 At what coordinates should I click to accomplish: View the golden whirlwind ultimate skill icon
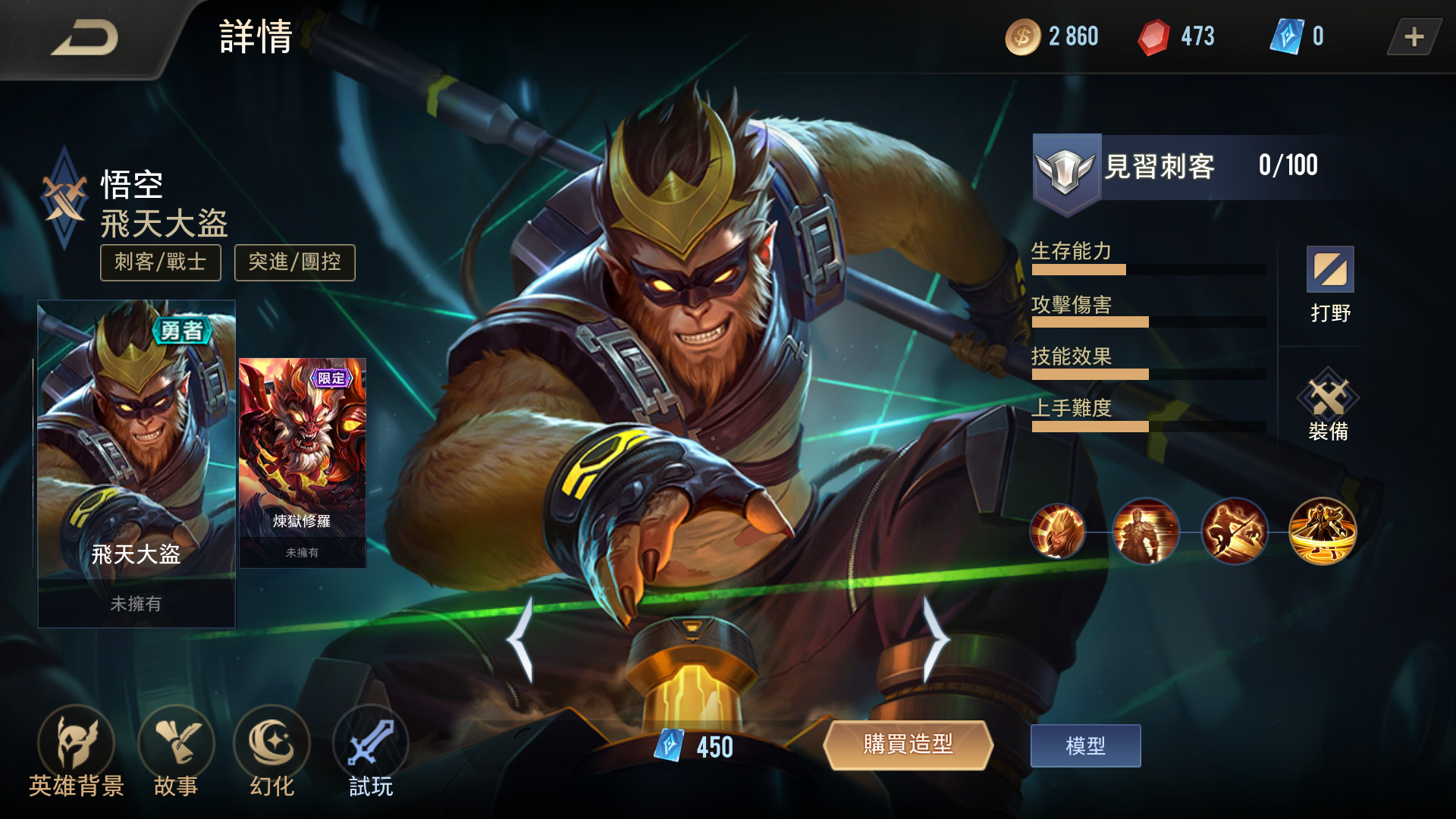(x=1323, y=532)
